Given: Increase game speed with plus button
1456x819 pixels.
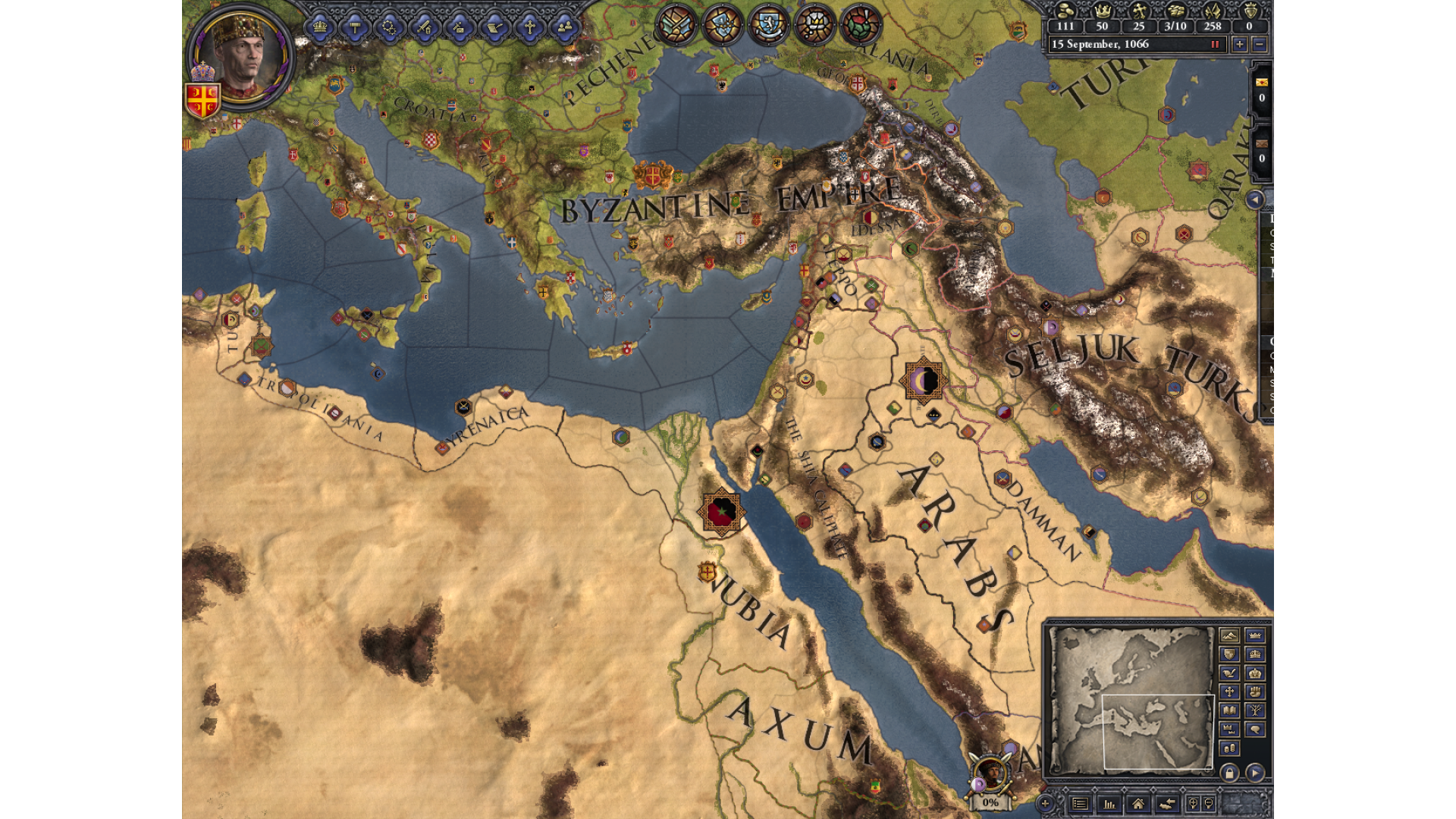Looking at the screenshot, I should click(1239, 44).
